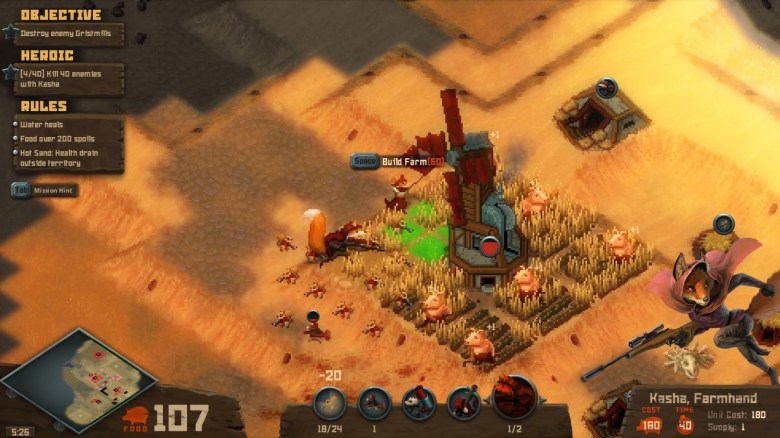The width and height of the screenshot is (780, 438).
Task: Select the mortar-carrying unit slot
Action: pyautogui.click(x=418, y=403)
